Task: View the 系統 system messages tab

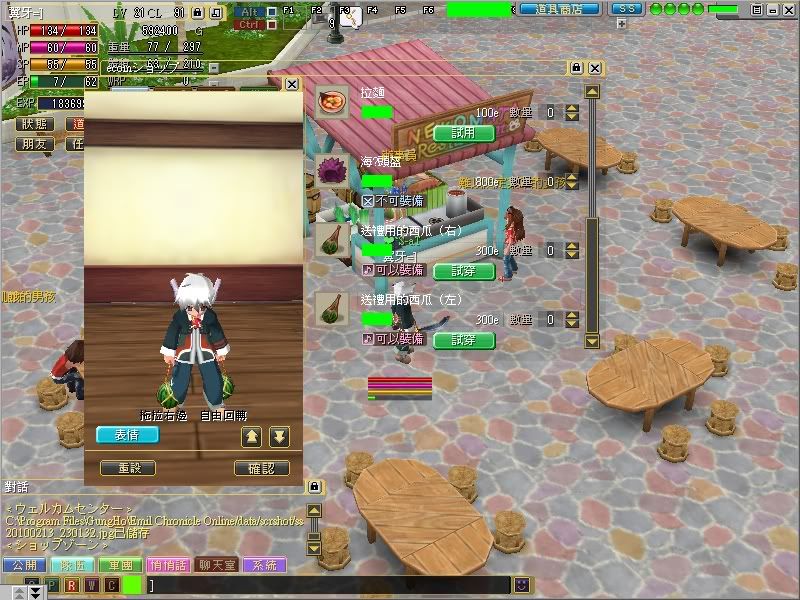Action: click(265, 565)
